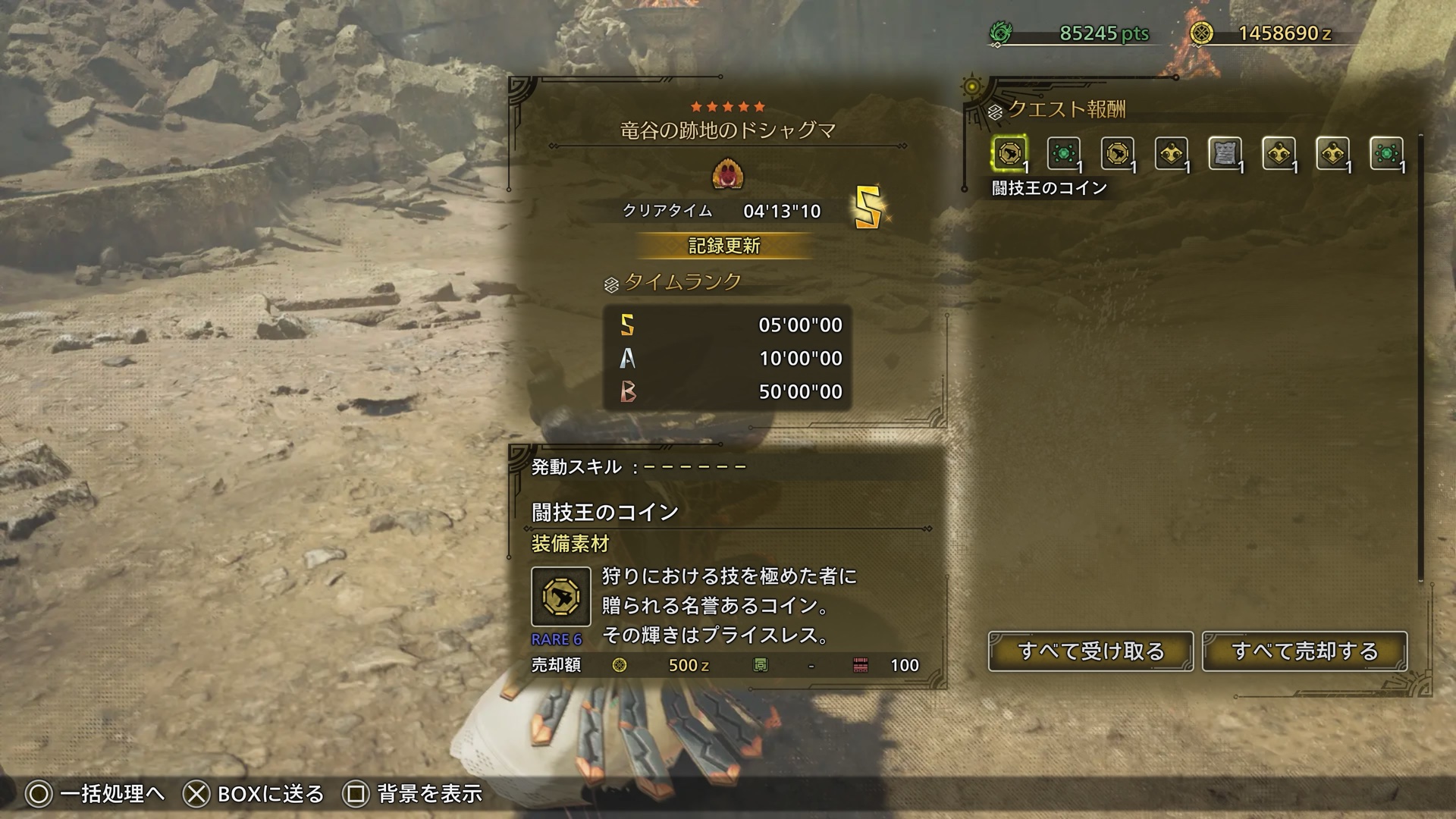Select the unhighlighted arena coin reward slot
The width and height of the screenshot is (1456, 819).
coord(1117,155)
